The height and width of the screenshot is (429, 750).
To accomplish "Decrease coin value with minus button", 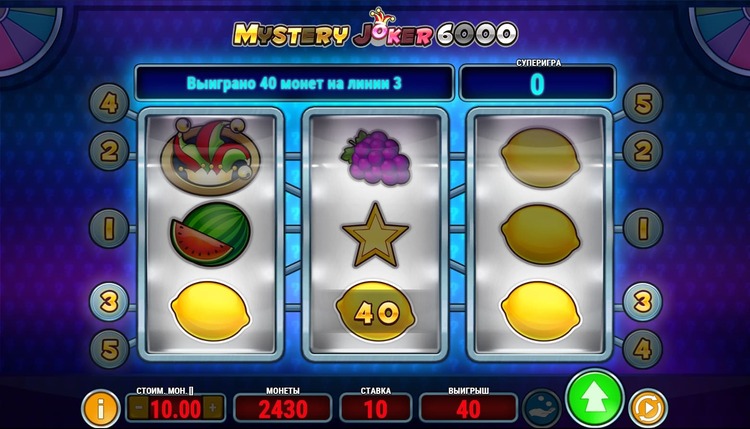I will pos(139,408).
